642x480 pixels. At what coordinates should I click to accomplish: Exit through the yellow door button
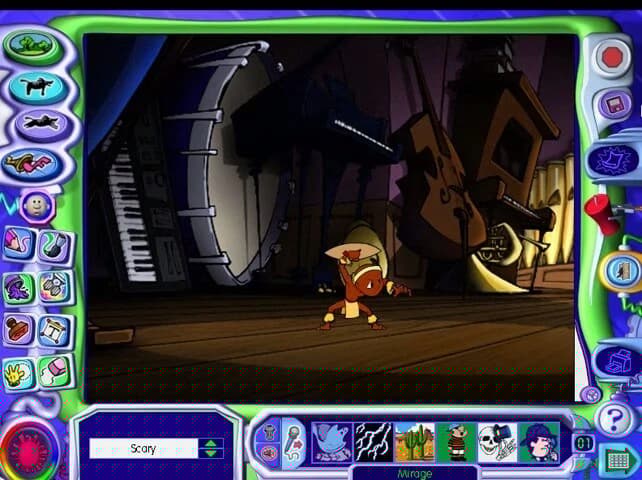(619, 270)
